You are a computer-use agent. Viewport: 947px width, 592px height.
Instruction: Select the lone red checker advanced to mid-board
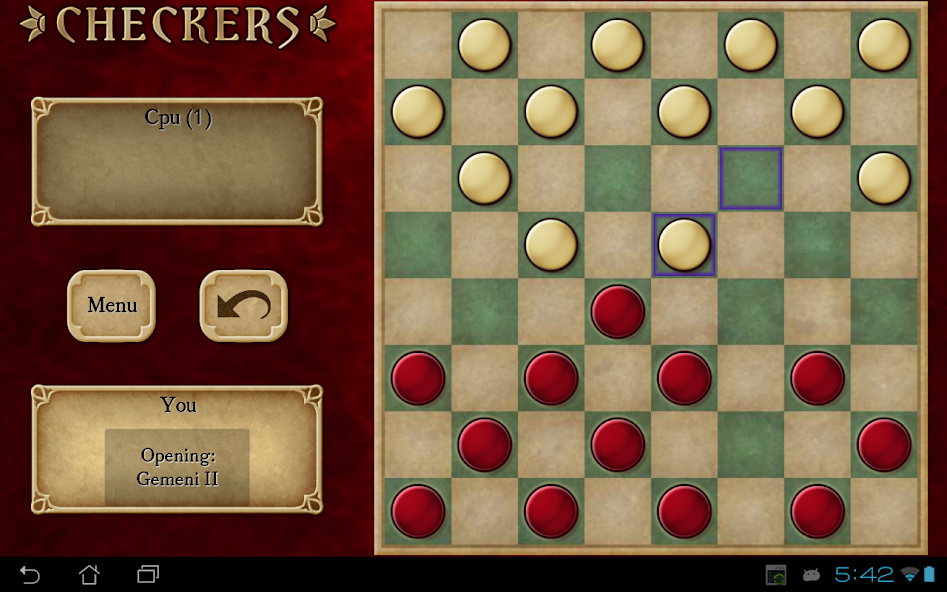[617, 311]
